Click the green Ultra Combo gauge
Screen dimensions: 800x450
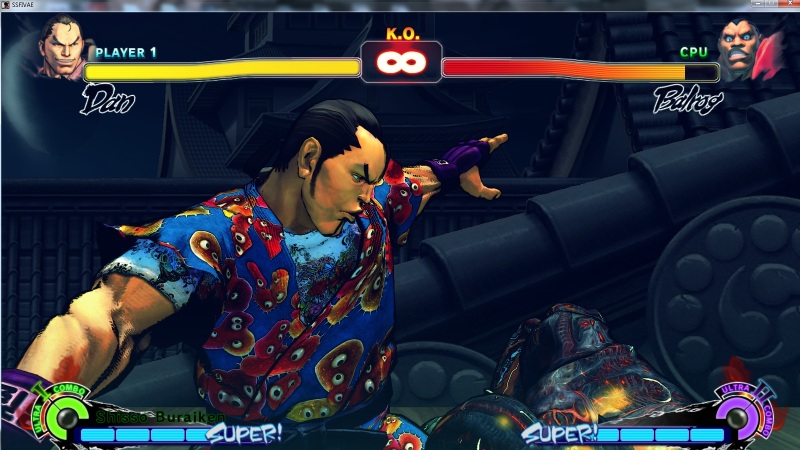click(64, 412)
